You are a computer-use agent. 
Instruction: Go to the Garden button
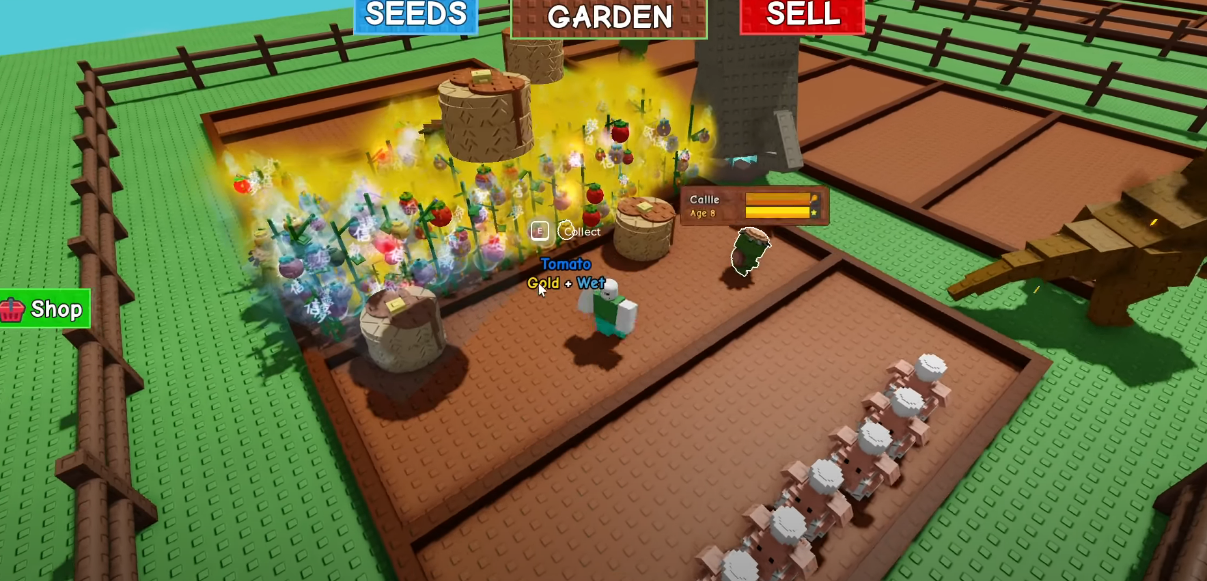point(609,17)
